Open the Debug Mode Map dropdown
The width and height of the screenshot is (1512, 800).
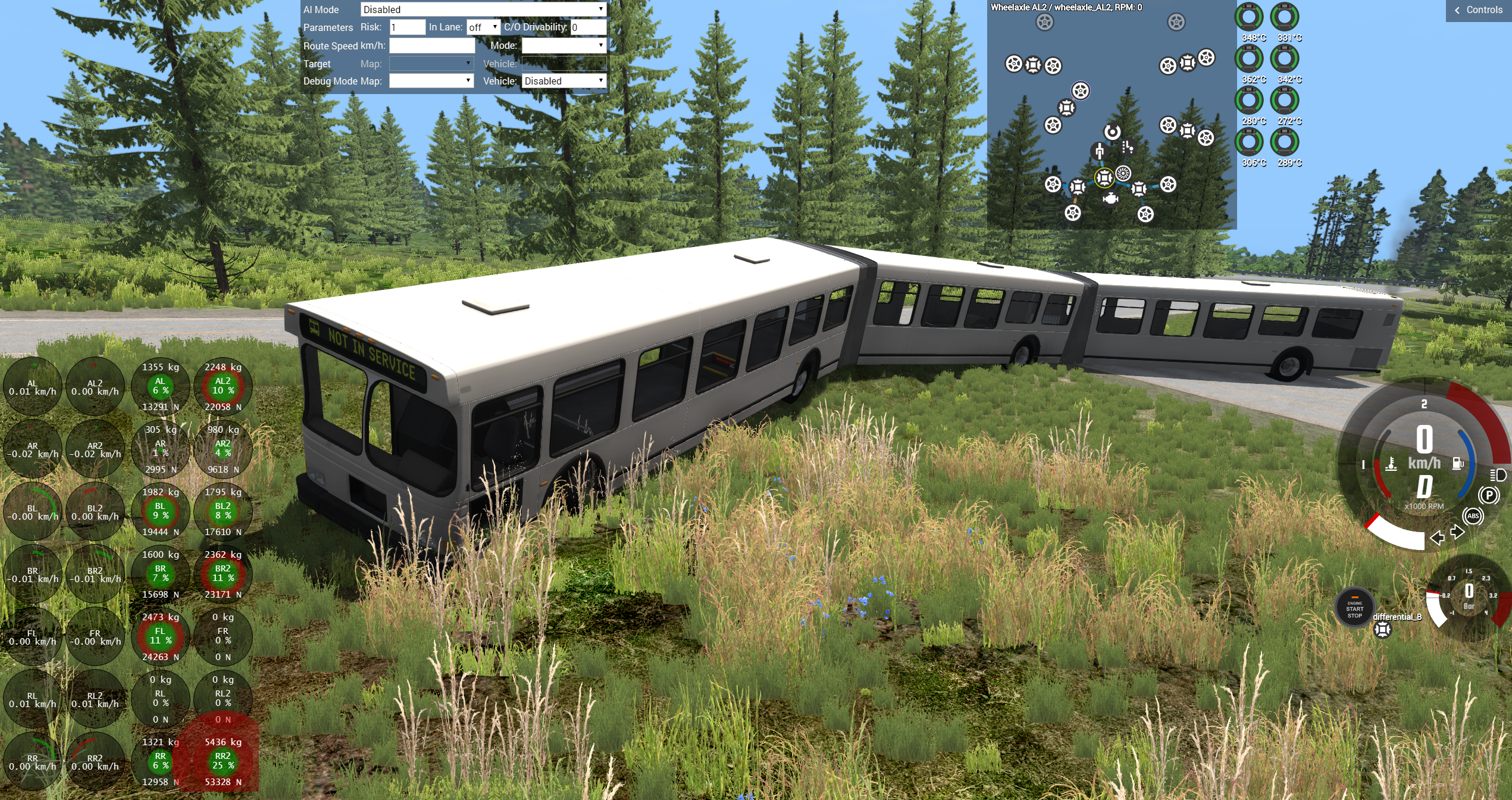[431, 81]
